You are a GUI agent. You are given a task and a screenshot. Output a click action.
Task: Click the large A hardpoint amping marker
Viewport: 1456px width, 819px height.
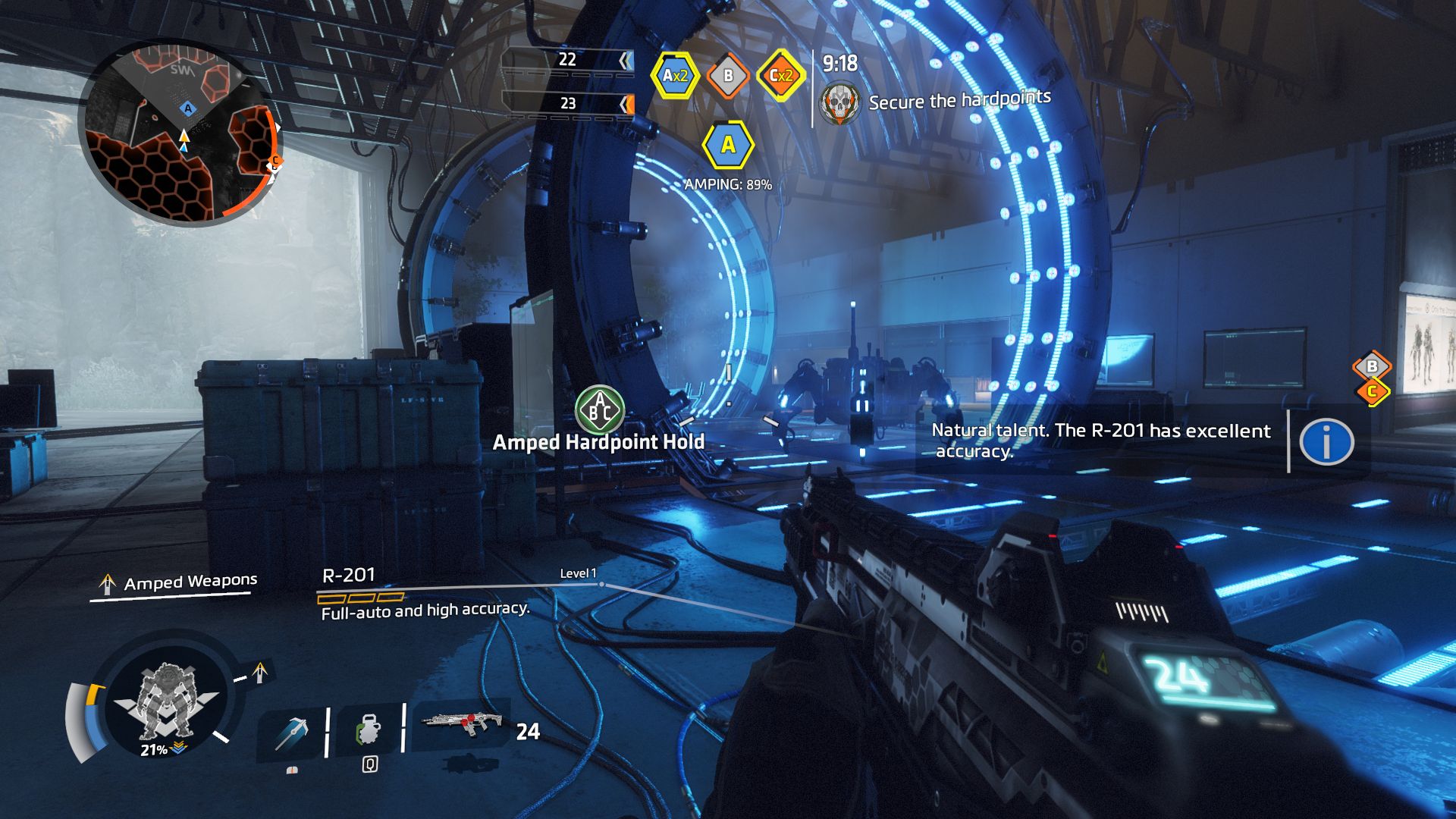point(728,145)
